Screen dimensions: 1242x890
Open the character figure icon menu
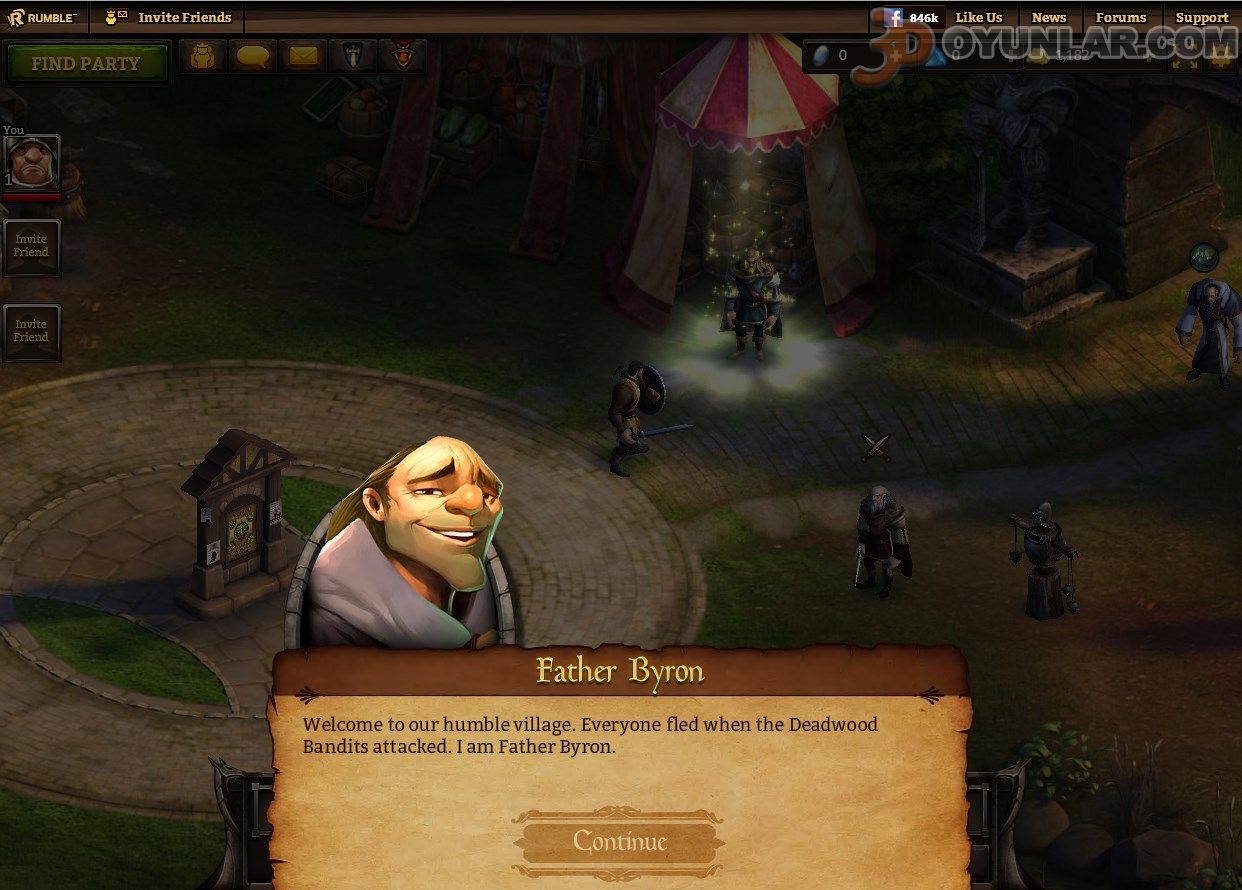[203, 56]
